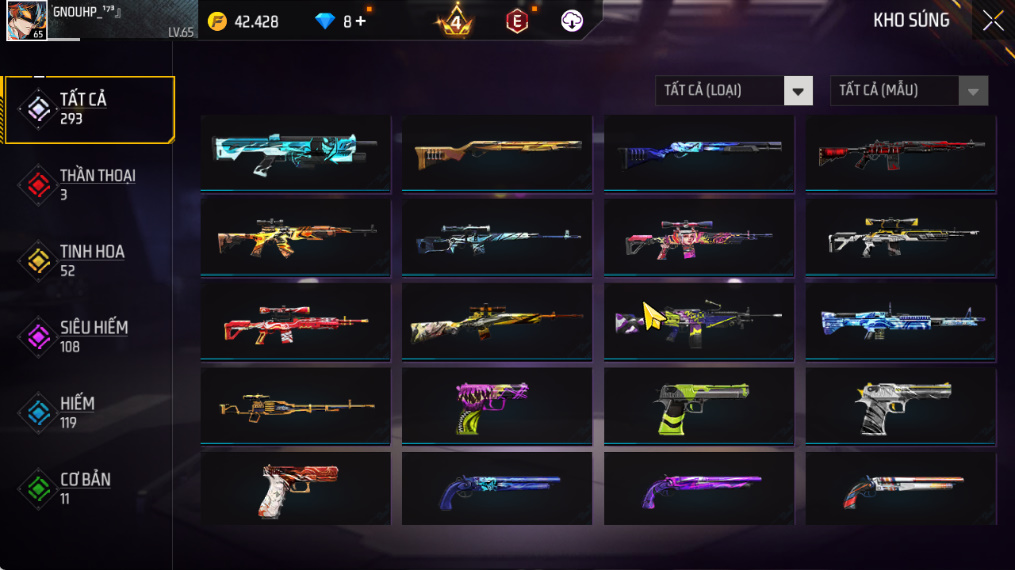Show Tinh Hoa rarity weapons
Image resolution: width=1015 pixels, height=570 pixels.
tap(88, 260)
